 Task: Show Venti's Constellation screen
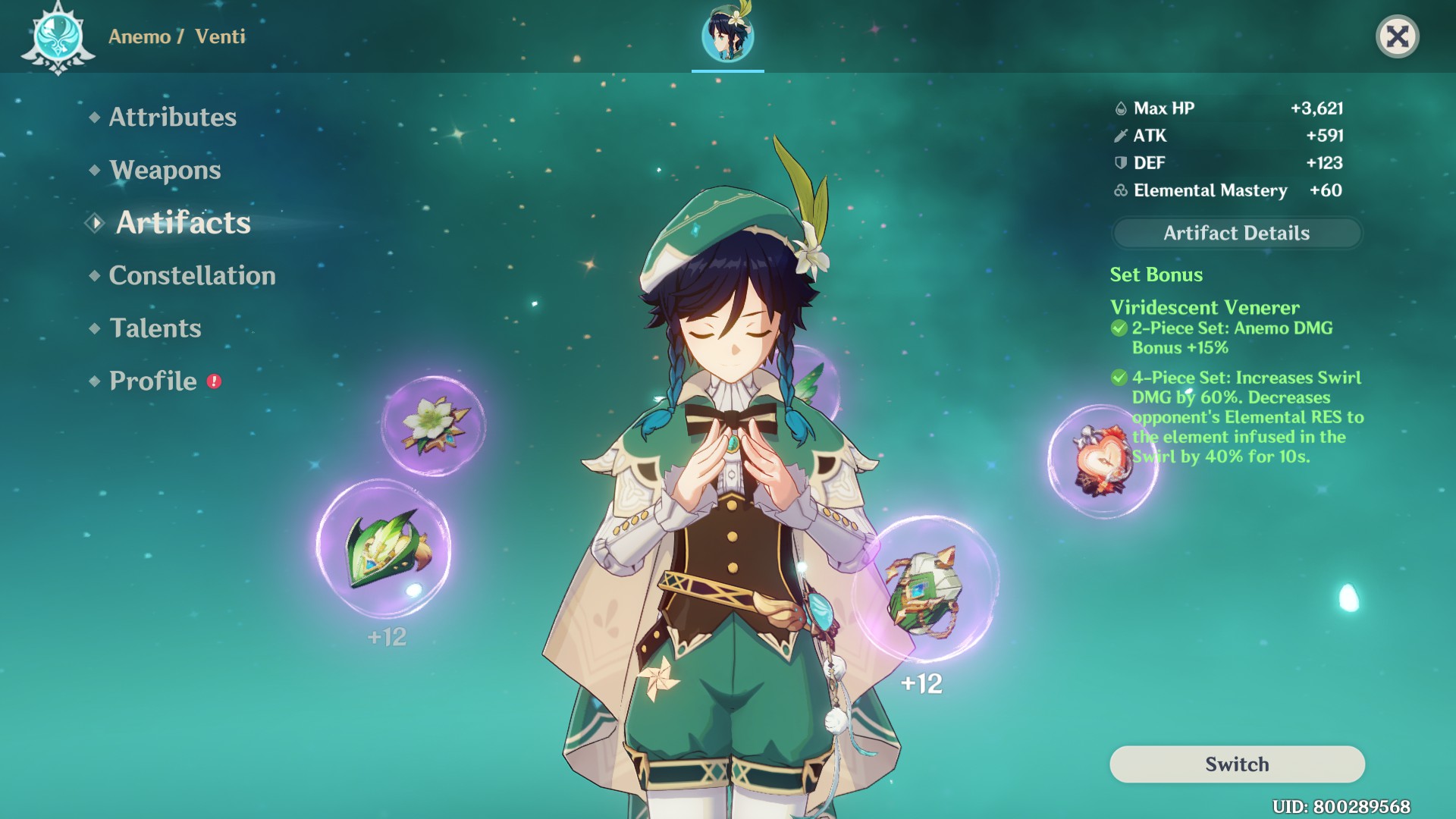[x=192, y=275]
